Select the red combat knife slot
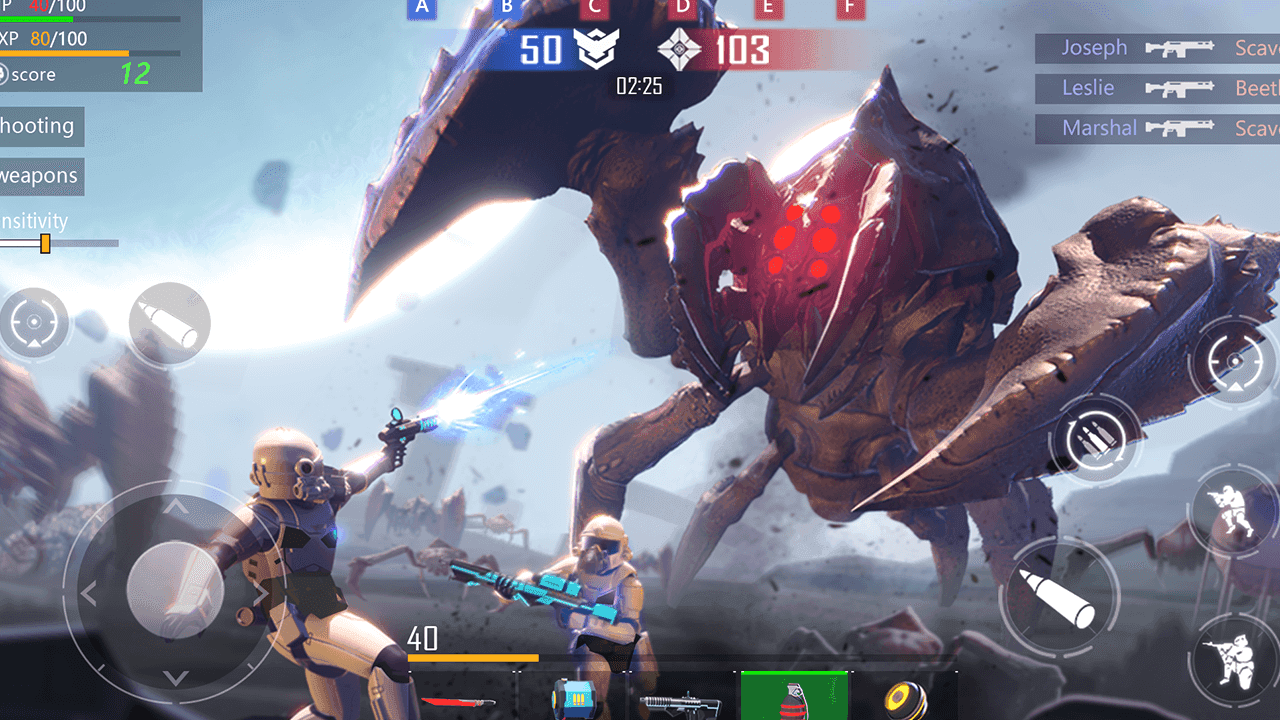Image resolution: width=1280 pixels, height=720 pixels. [x=461, y=700]
